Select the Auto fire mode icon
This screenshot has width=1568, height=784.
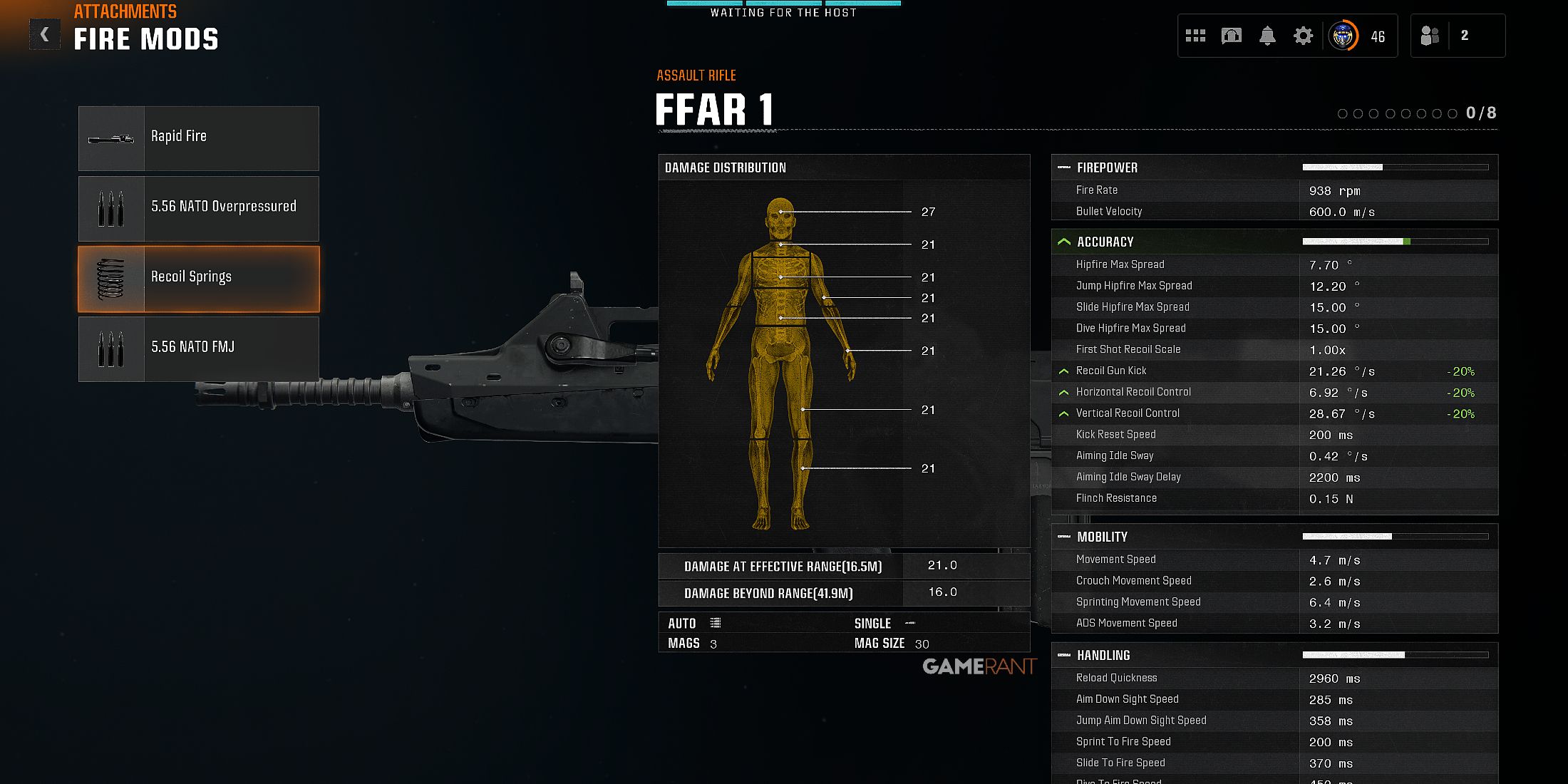click(x=717, y=622)
